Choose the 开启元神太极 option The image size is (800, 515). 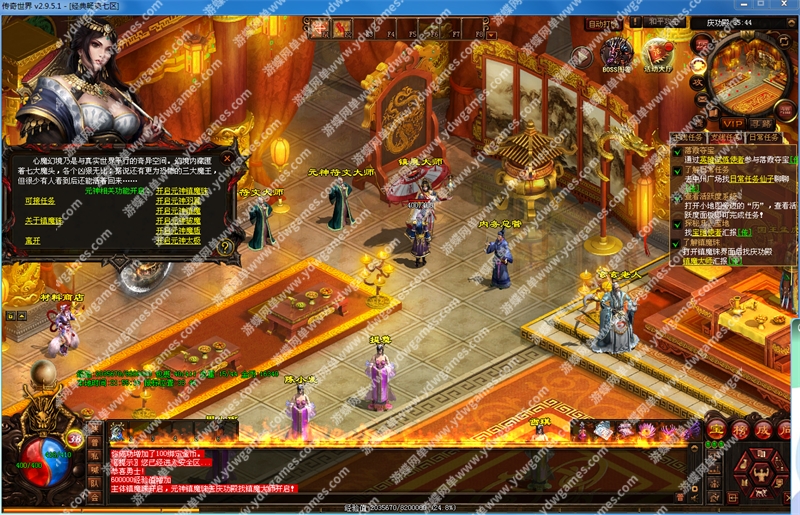(177, 240)
